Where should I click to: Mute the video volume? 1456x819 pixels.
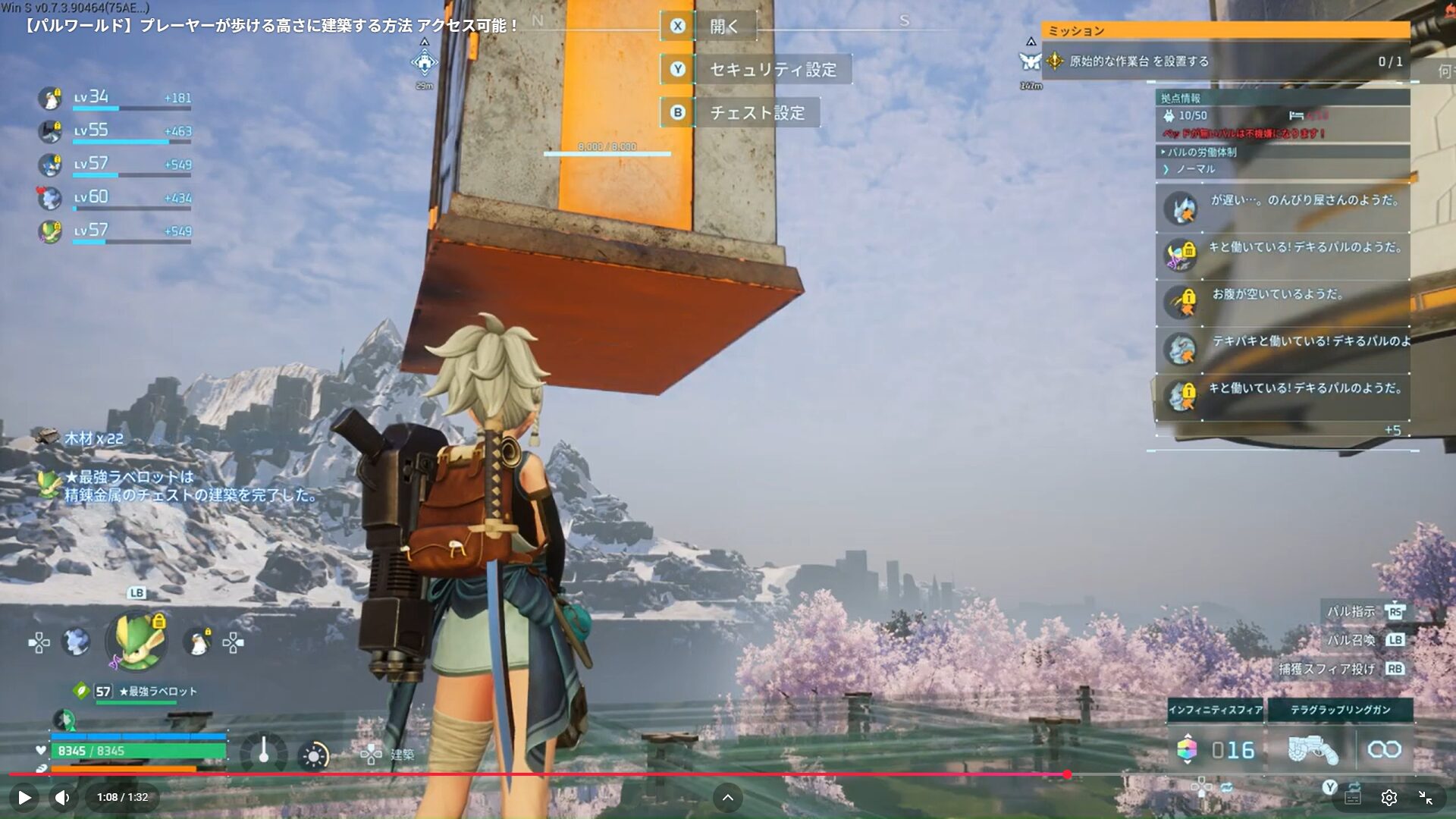(x=62, y=797)
